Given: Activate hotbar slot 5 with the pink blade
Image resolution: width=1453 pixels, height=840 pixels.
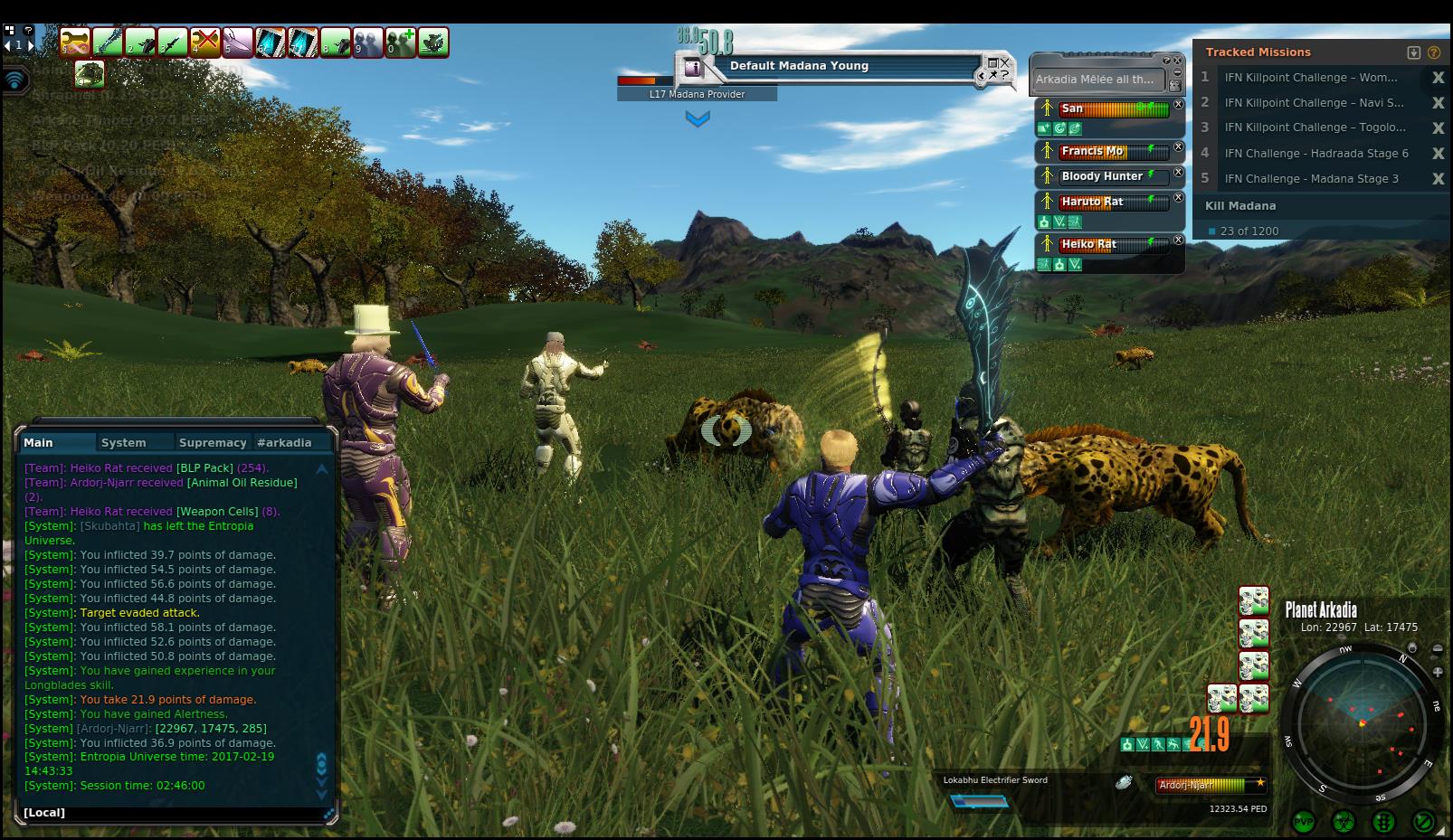Looking at the screenshot, I should click(x=238, y=42).
